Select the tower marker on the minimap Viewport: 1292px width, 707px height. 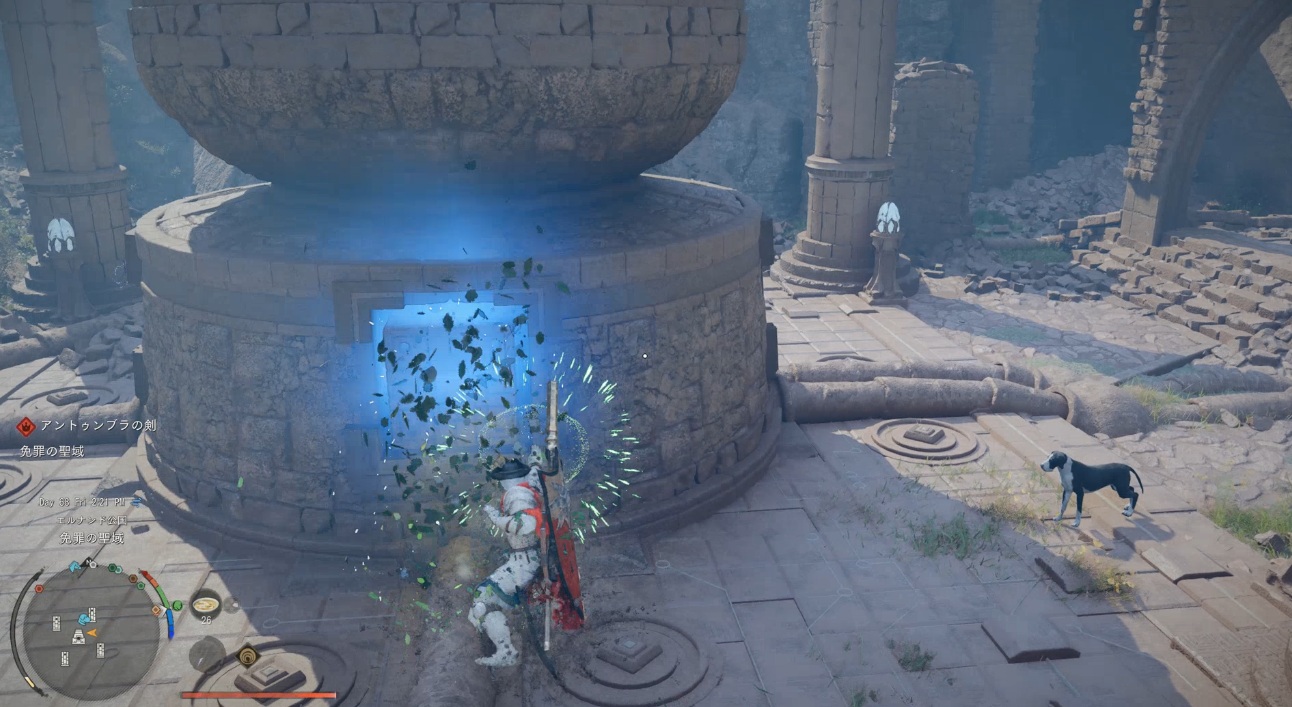click(78, 637)
